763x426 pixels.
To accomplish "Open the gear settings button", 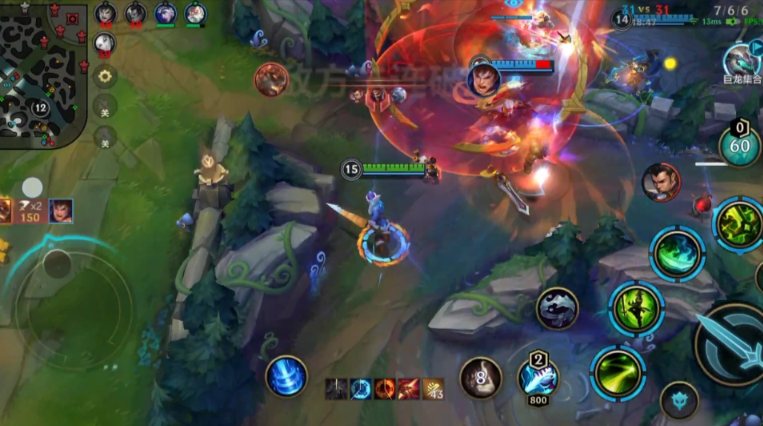I will [x=105, y=75].
